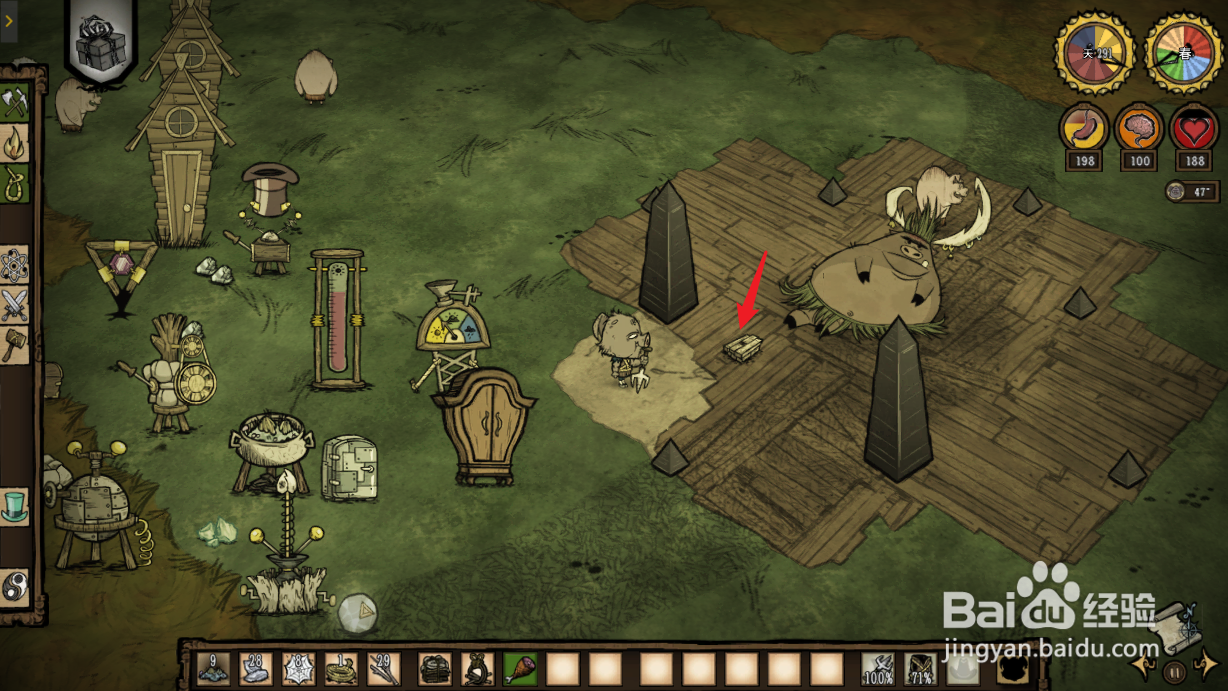Screen dimensions: 1228x691
Task: Open the Survival rope-knot crafting tab
Action: [x=15, y=183]
